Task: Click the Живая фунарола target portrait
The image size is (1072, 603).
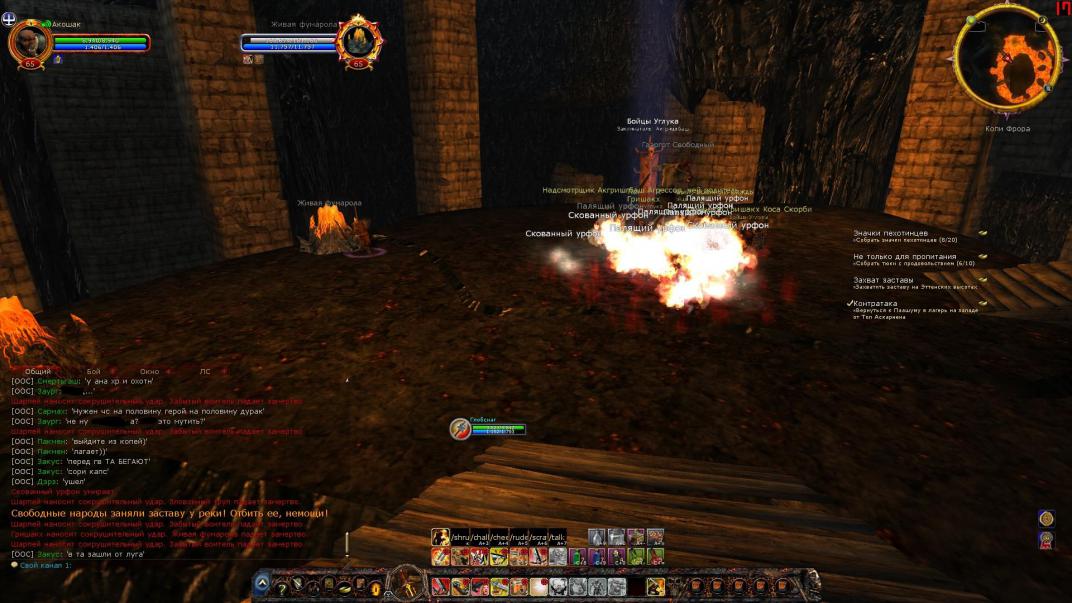Action: pyautogui.click(x=357, y=41)
